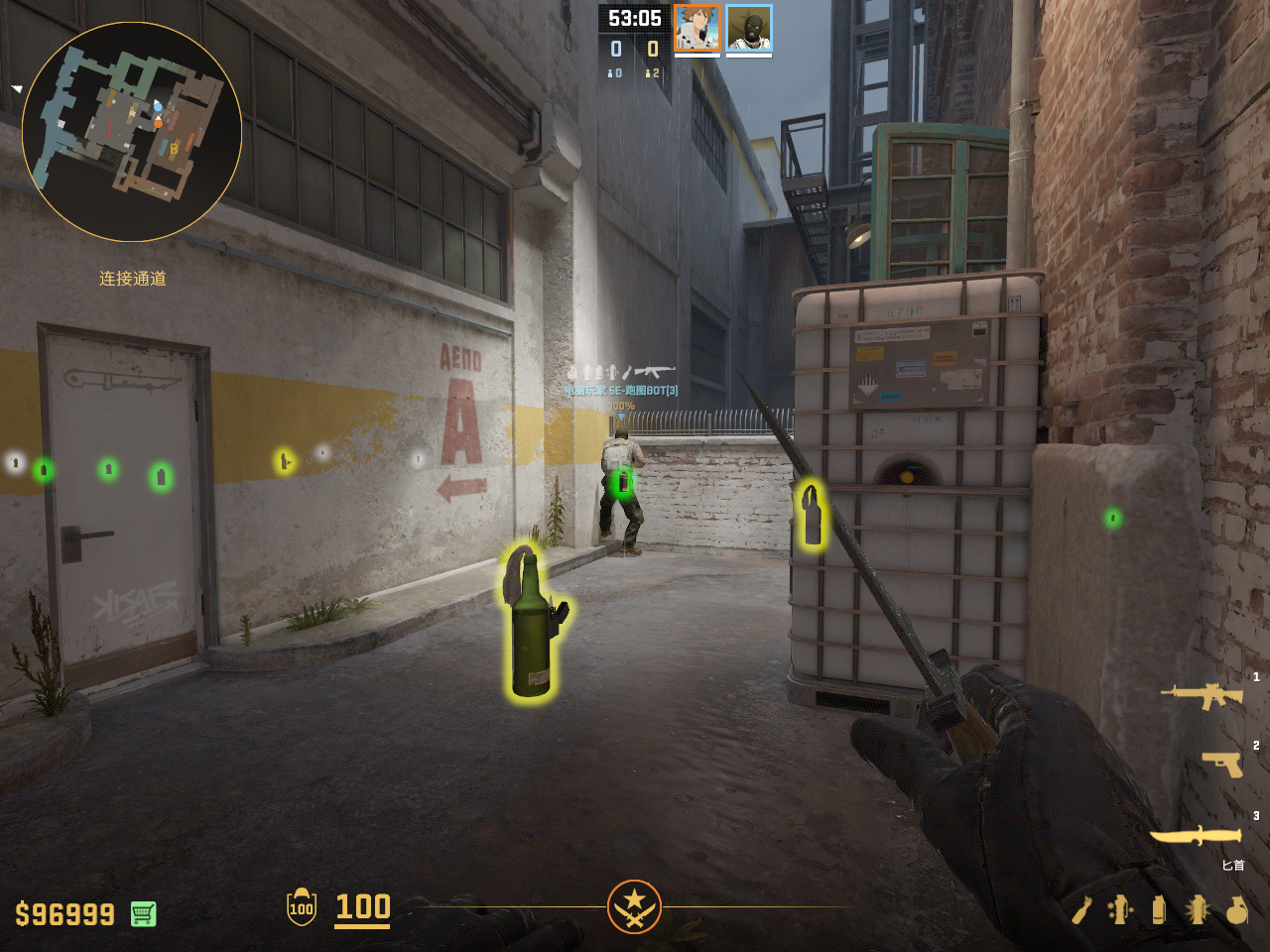The height and width of the screenshot is (952, 1270).
Task: Click the balaclava bot player avatar
Action: (749, 28)
